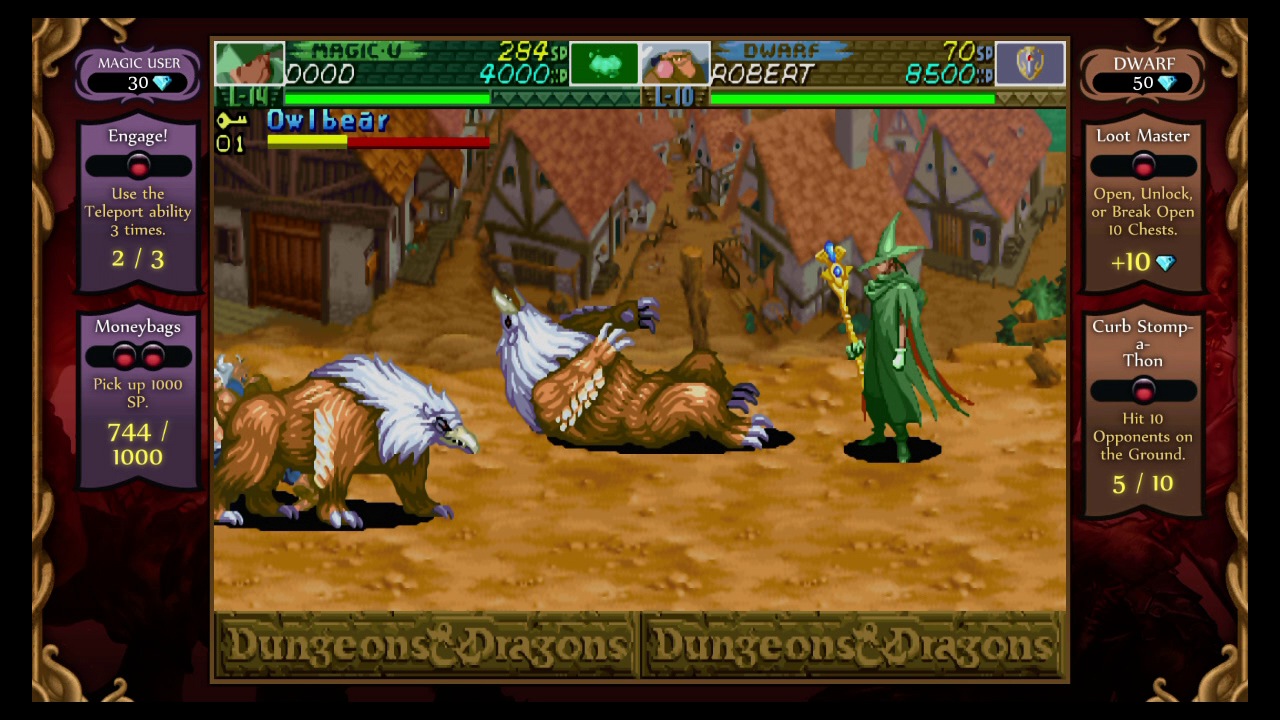Viewport: 1280px width, 720px height.
Task: Click the left Dungeons & Dragons logo banner
Action: pos(425,645)
